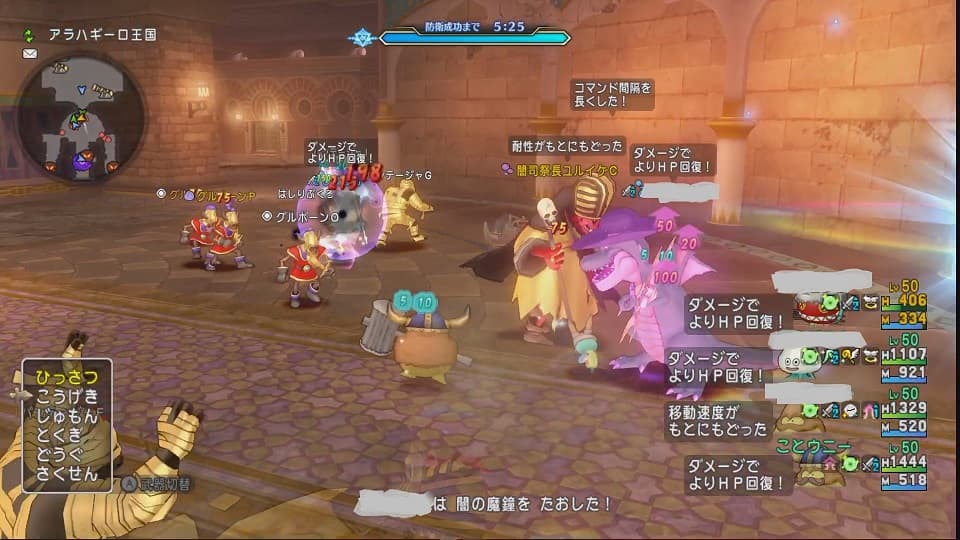The width and height of the screenshot is (960, 540).
Task: Select the ひっさつ command
Action: (x=67, y=376)
